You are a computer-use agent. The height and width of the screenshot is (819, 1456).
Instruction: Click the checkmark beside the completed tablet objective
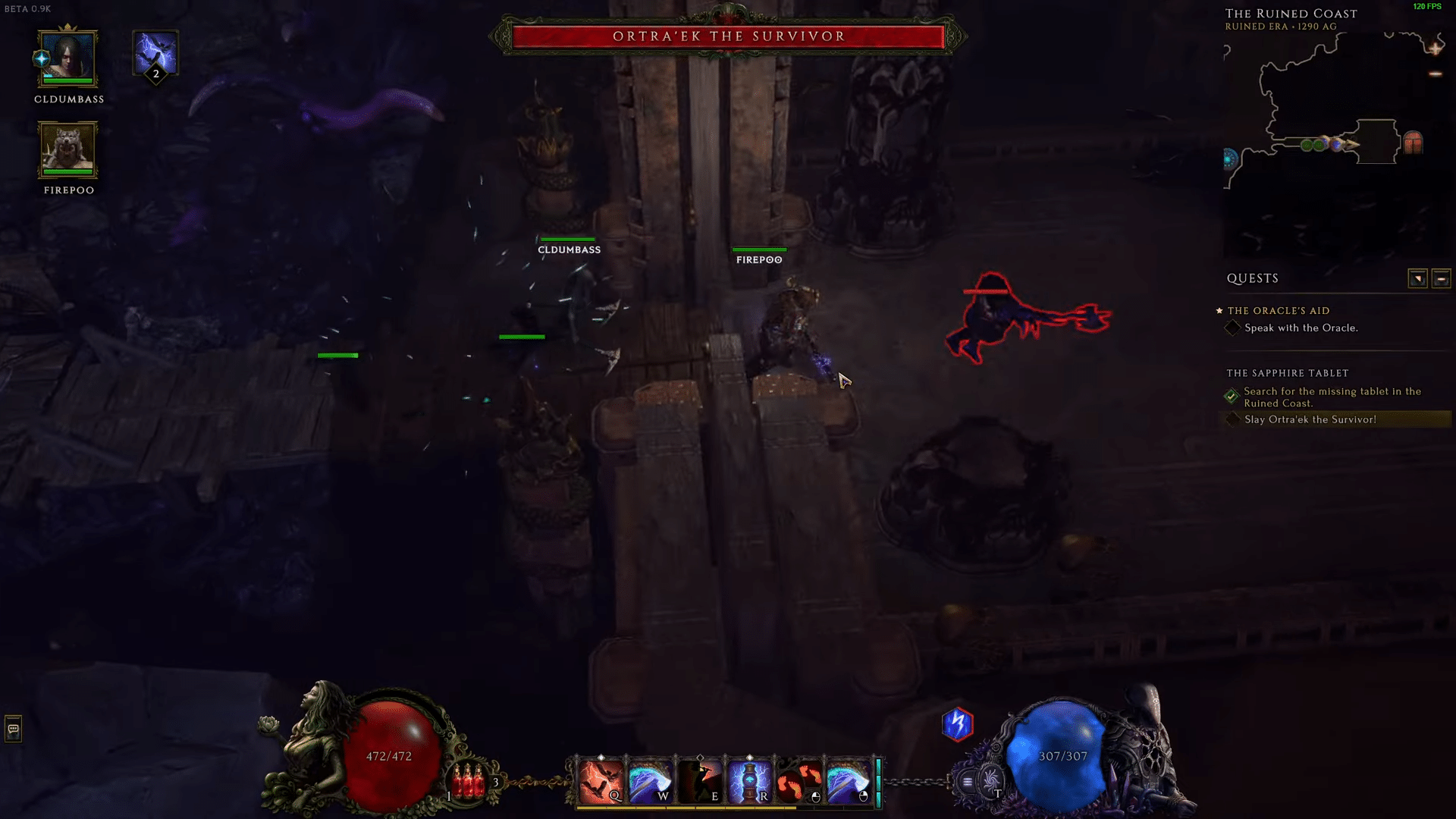coord(1233,394)
